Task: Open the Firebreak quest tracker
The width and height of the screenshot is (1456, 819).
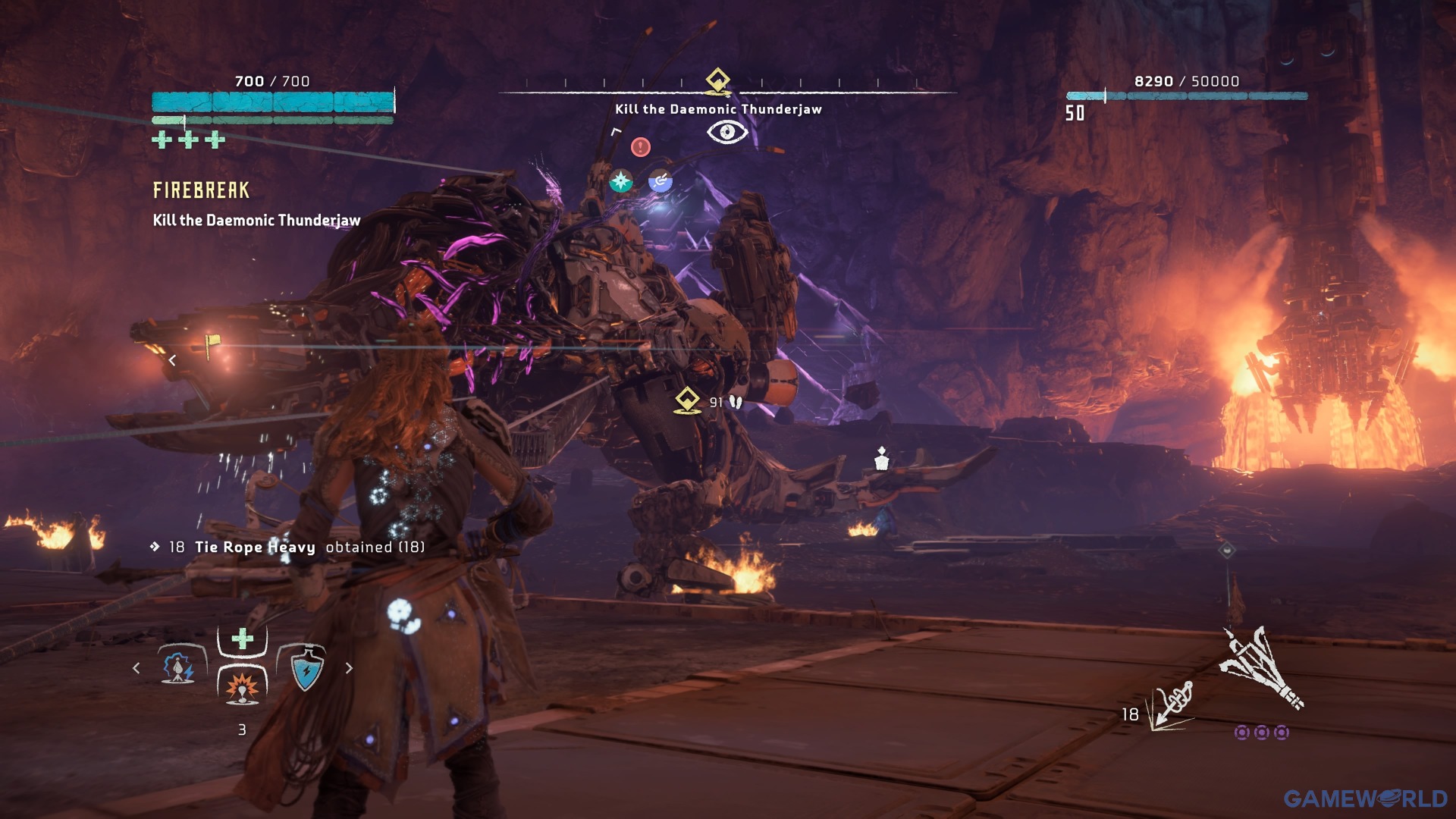Action: (201, 190)
